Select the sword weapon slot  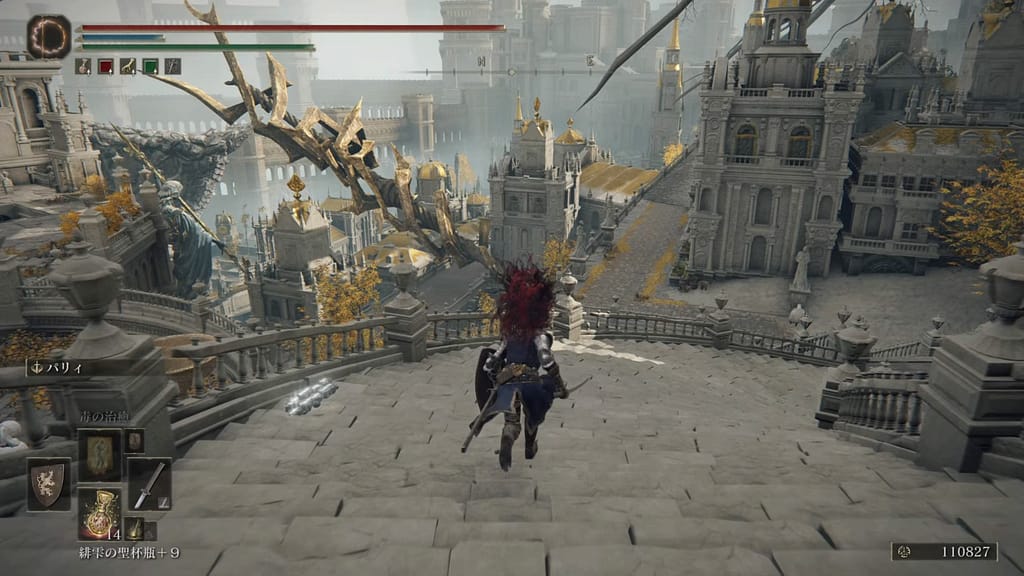pyautogui.click(x=148, y=484)
